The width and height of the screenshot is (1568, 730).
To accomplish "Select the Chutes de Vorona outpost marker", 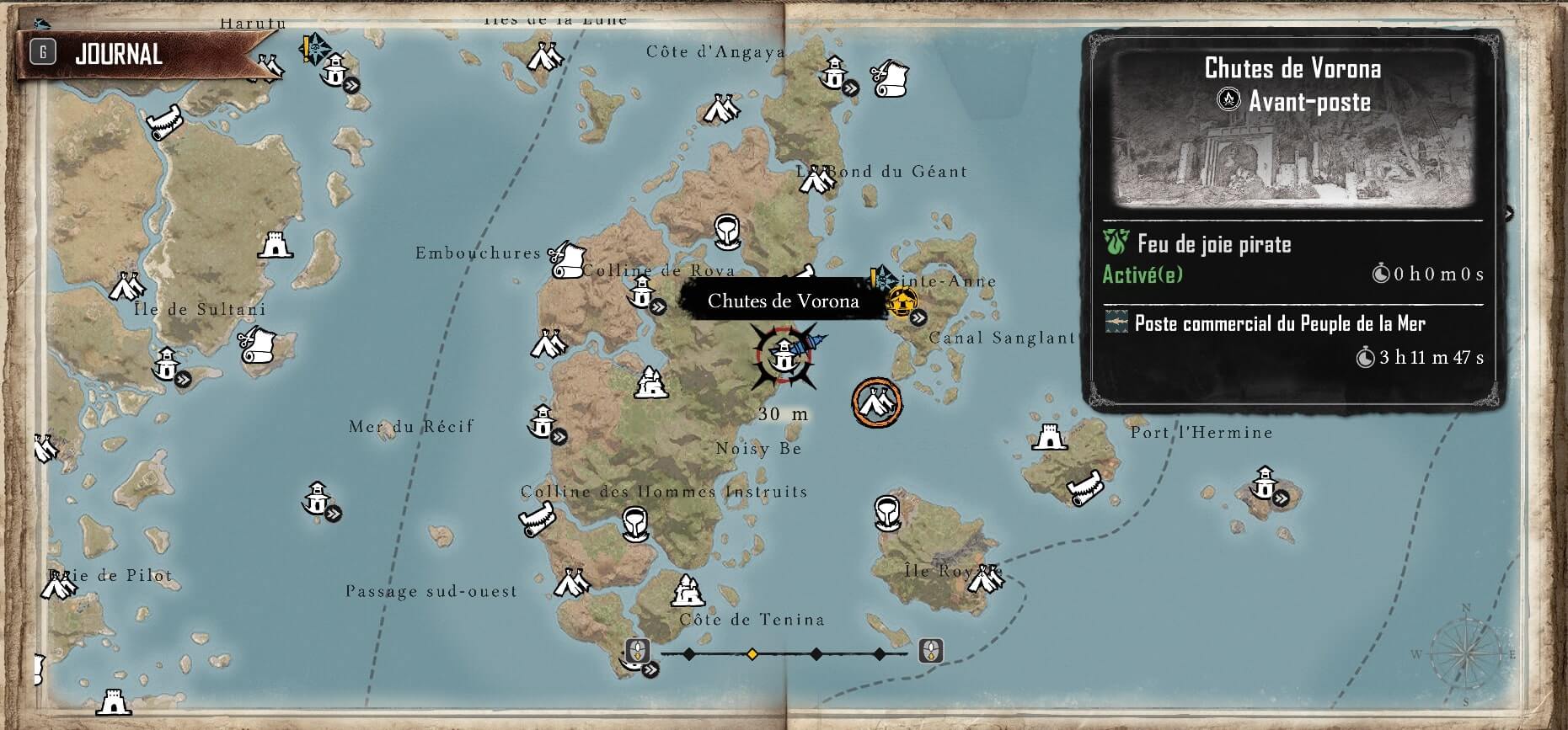I will [784, 357].
